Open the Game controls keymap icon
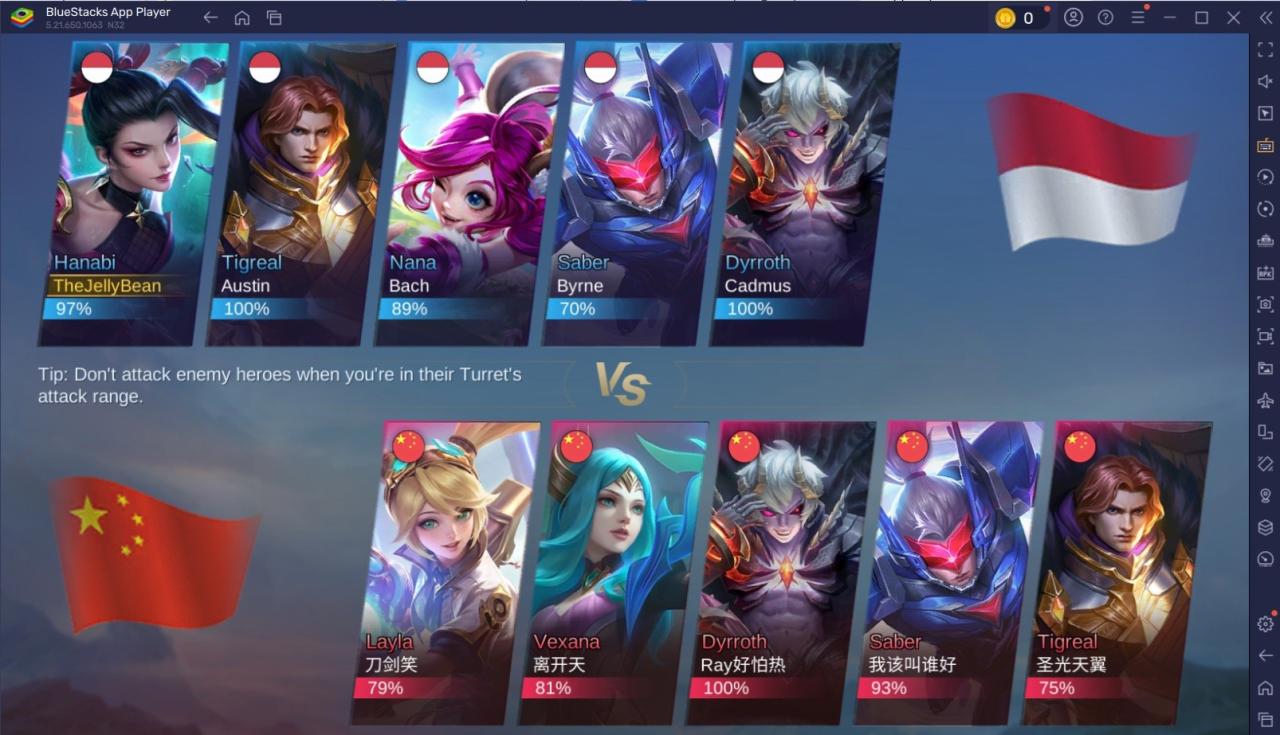The height and width of the screenshot is (735, 1280). point(1264,145)
